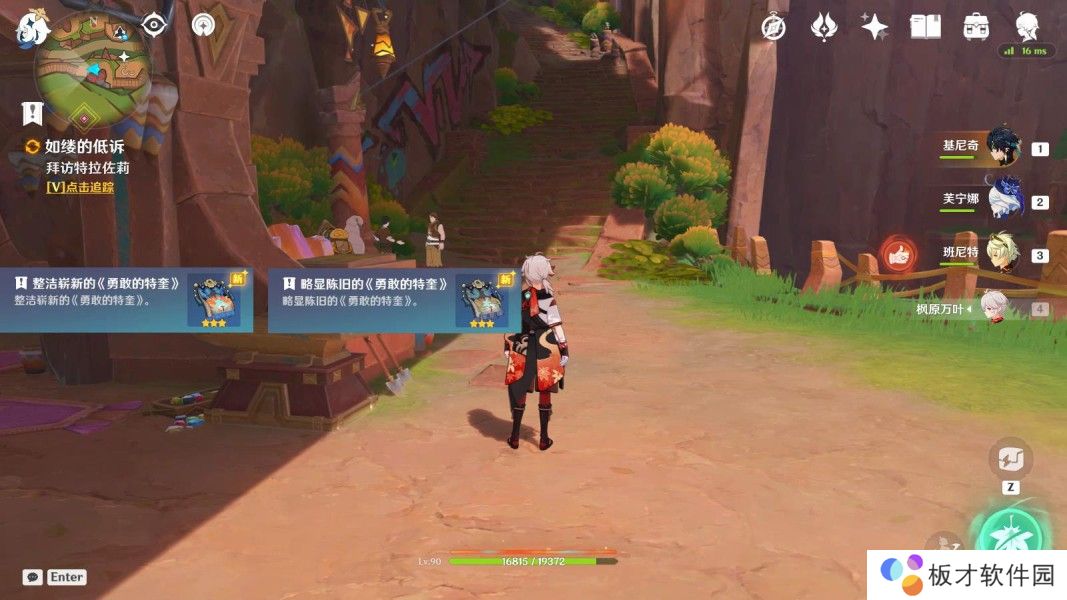Viewport: 1067px width, 600px height.
Task: Open the new 整洁崭新的《勇敢的特奎》 item notification
Action: click(126, 299)
